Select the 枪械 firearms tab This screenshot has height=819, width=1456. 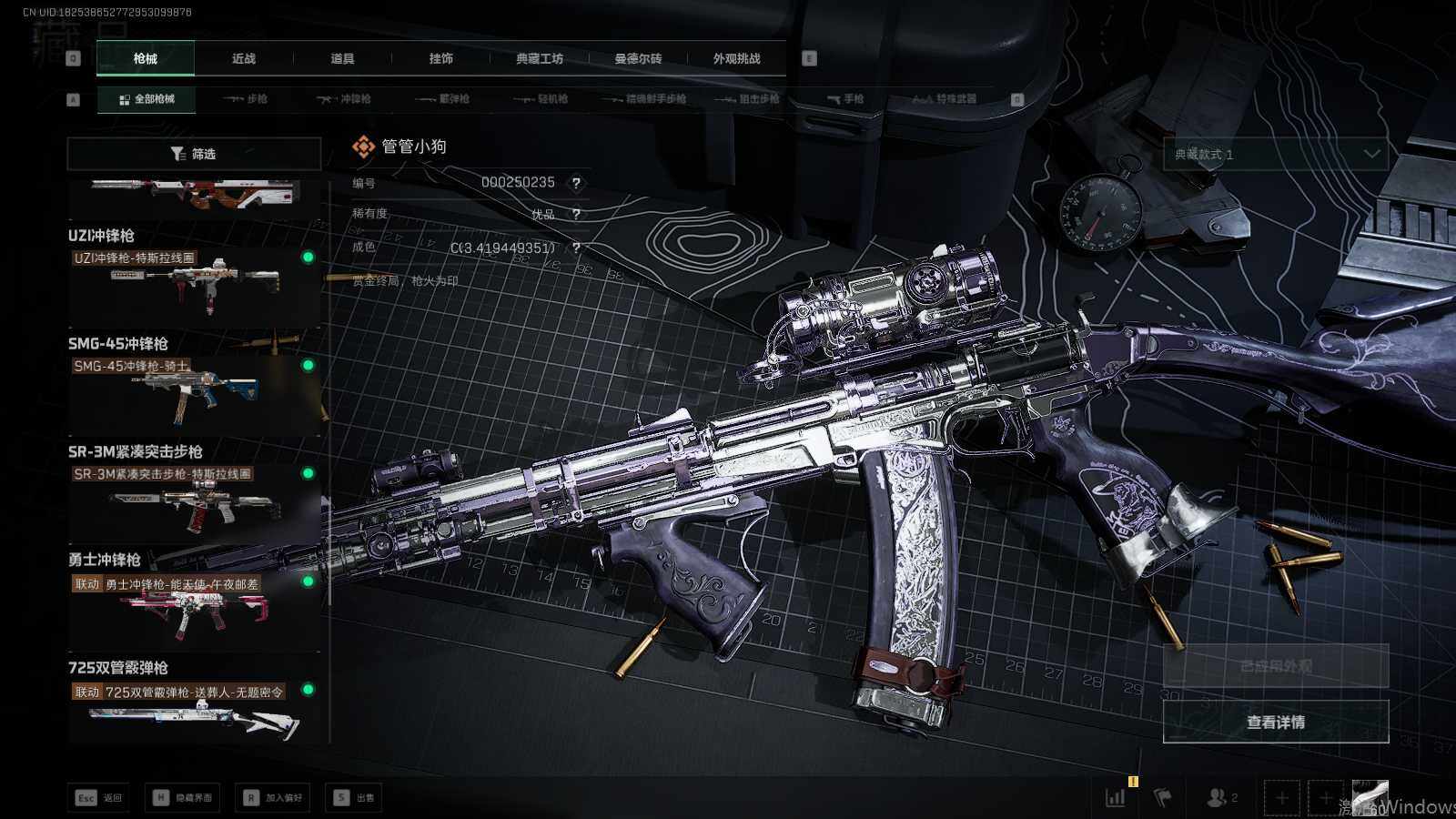tap(146, 58)
